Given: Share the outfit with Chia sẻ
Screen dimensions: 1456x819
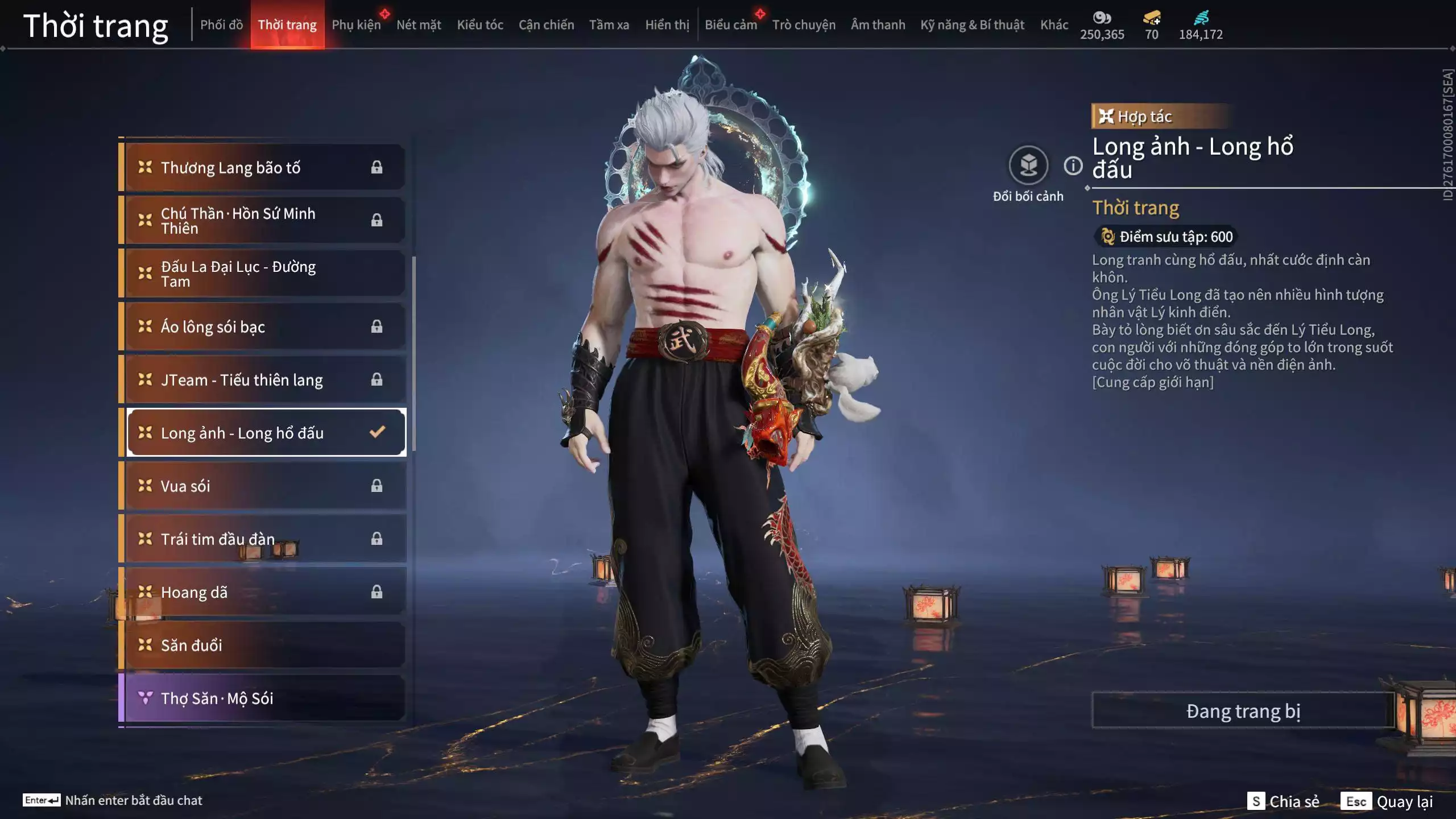Looking at the screenshot, I should click(1284, 801).
